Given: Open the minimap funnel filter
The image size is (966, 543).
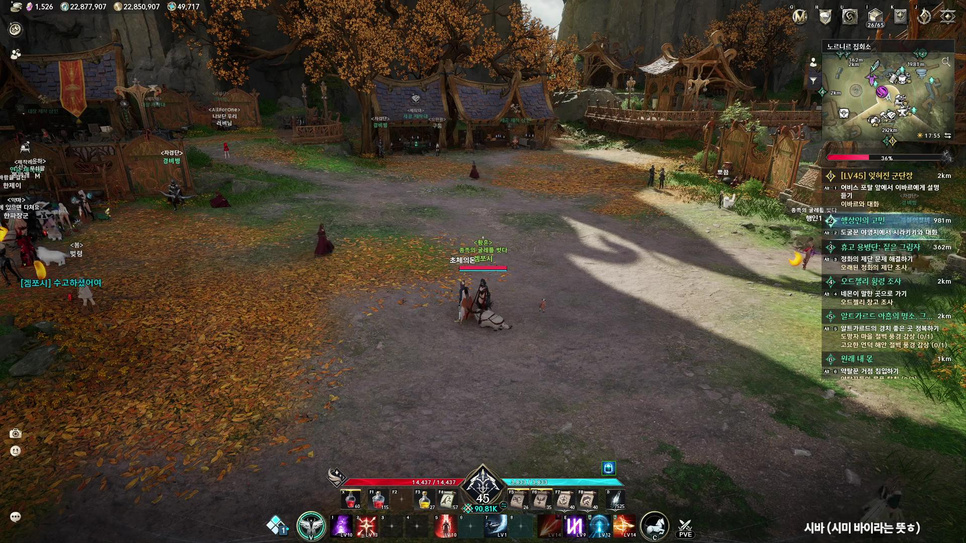Looking at the screenshot, I should click(813, 80).
